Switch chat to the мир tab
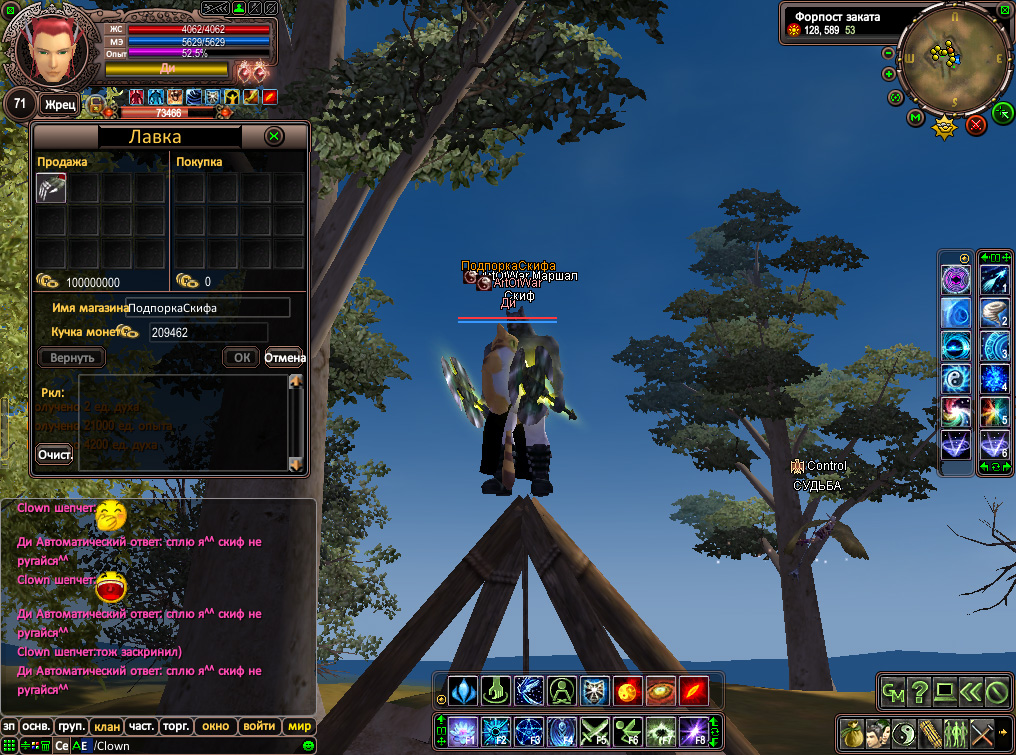The image size is (1016, 755). 299,727
